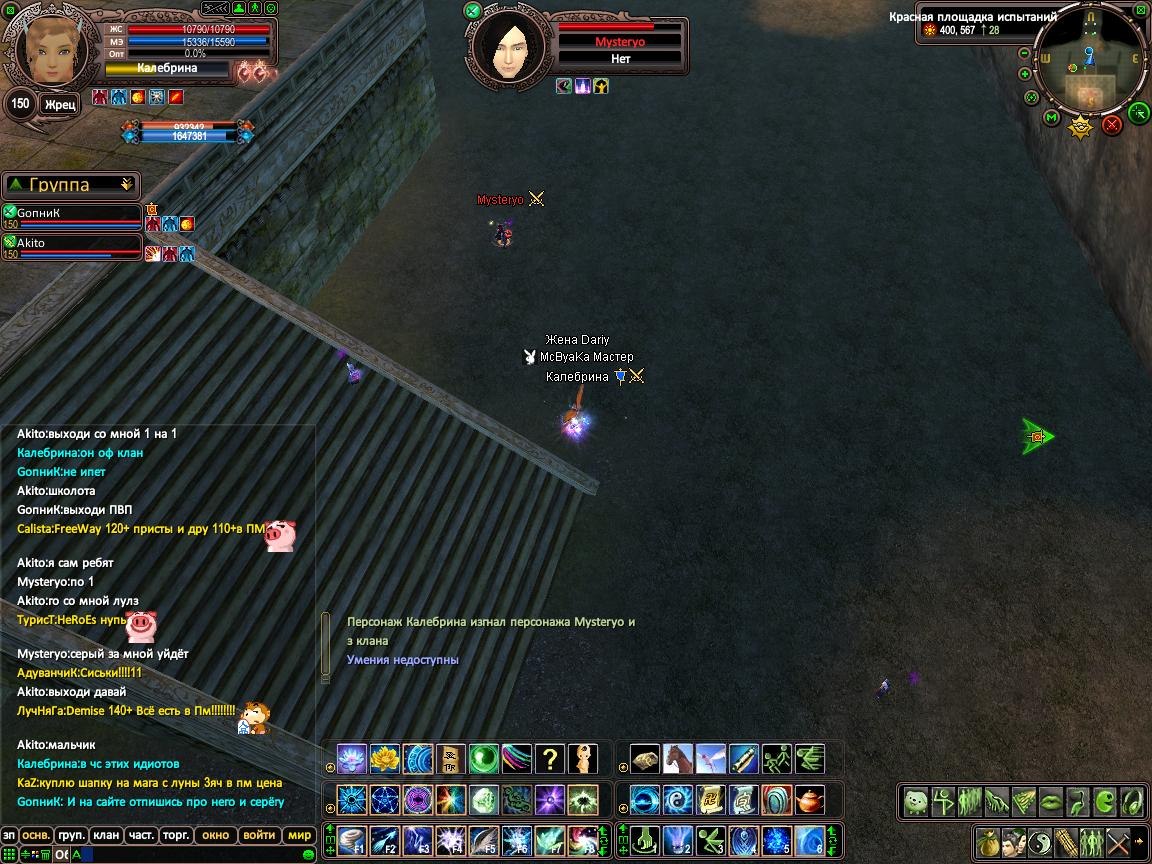Screen dimensions: 1152x864
Task: Activate the yellow lotus flower skill
Action: [385, 759]
